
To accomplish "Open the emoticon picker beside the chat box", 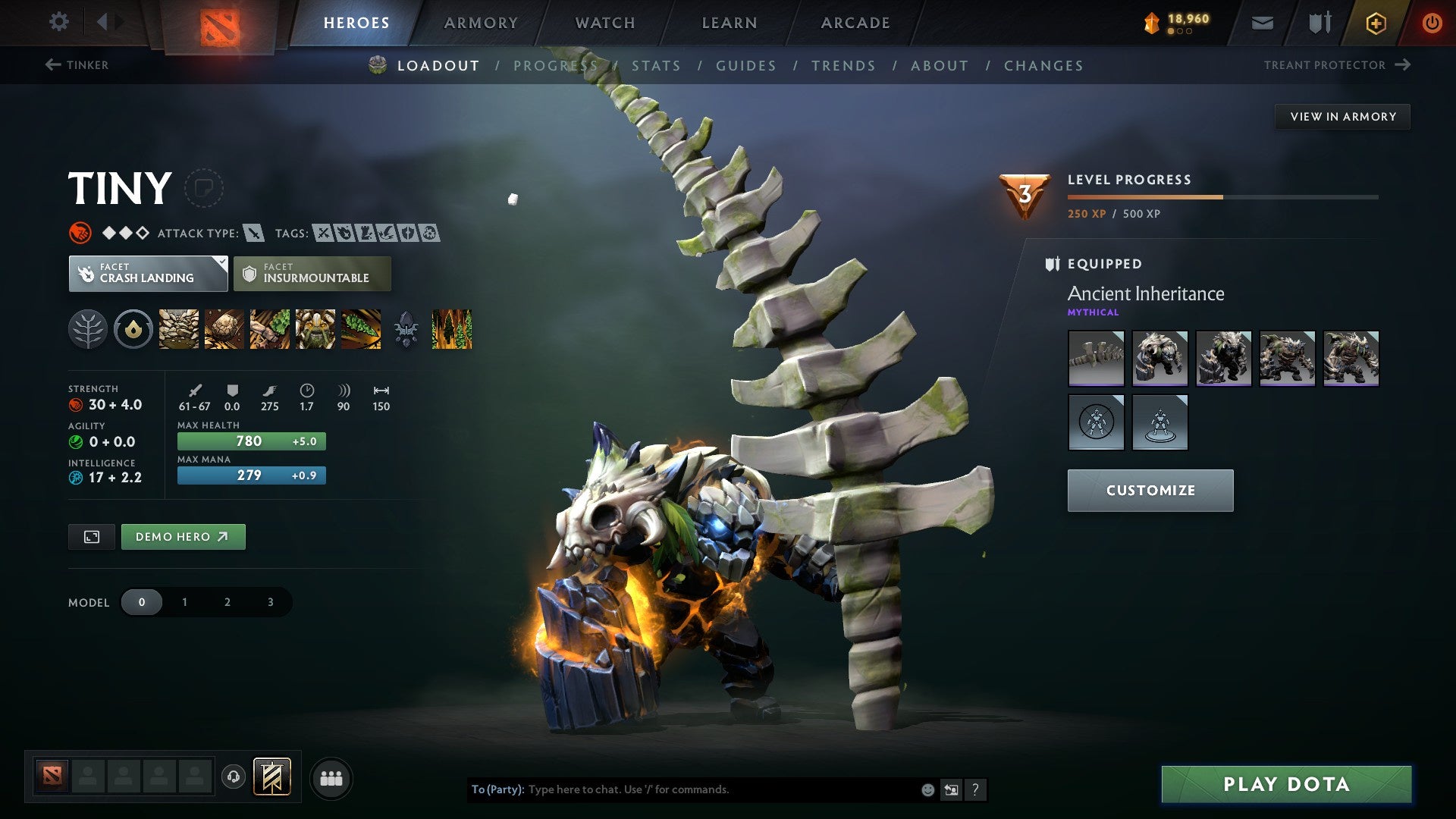I will (x=927, y=789).
